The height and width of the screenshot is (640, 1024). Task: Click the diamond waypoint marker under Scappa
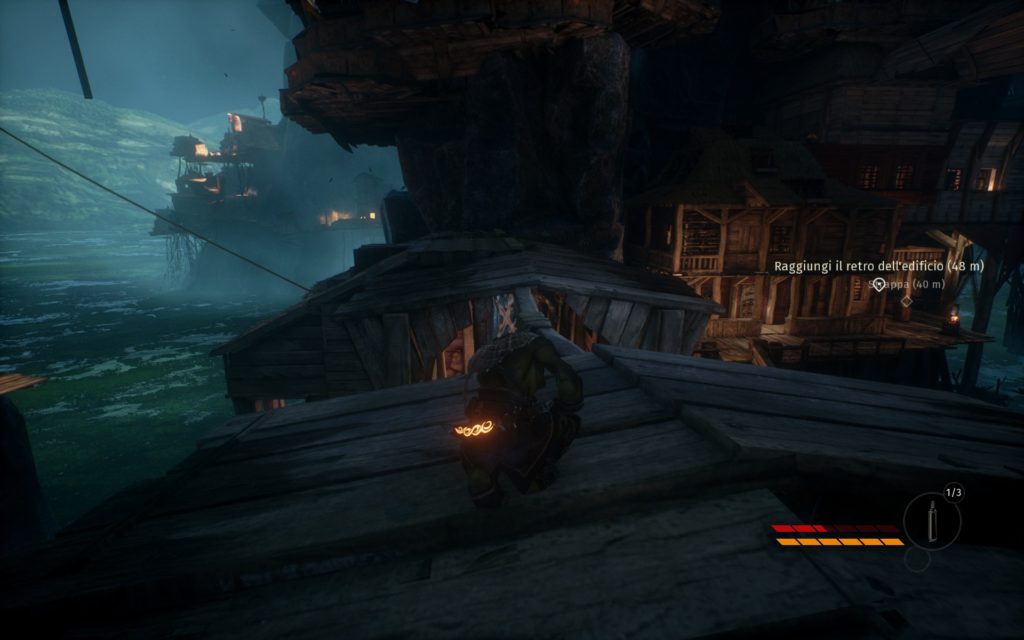906,300
